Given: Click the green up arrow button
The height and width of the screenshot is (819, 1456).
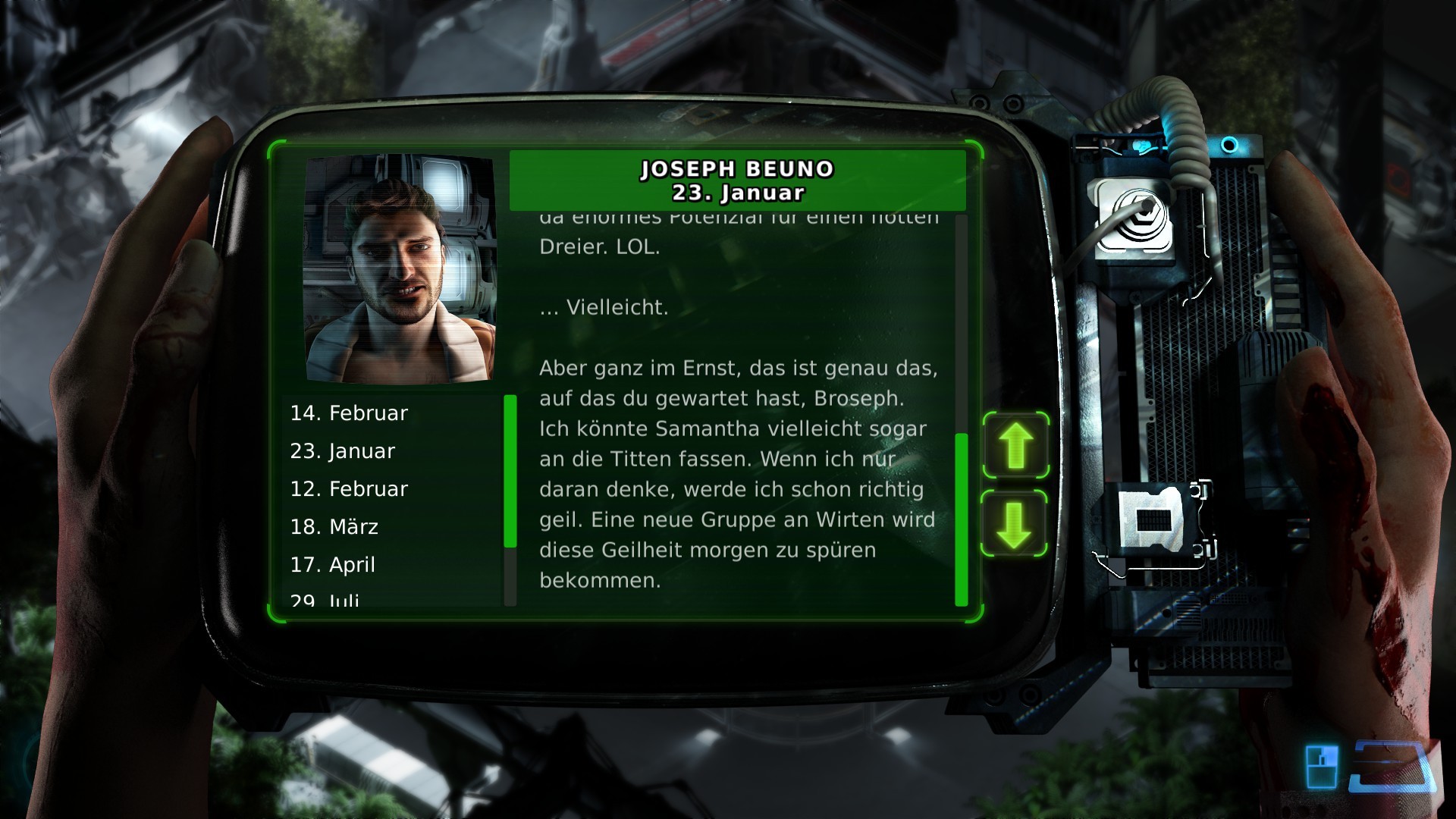Looking at the screenshot, I should coord(1016,446).
